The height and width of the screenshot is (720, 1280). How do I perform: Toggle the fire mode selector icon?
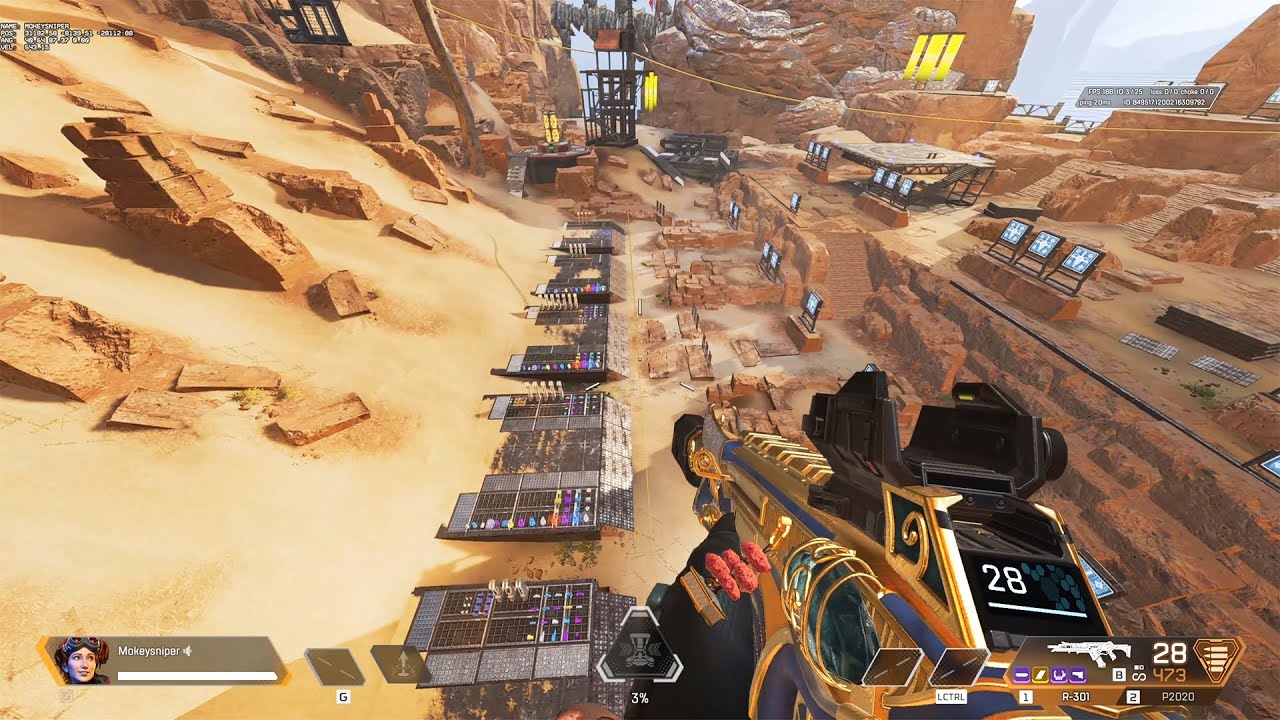pos(1139,674)
